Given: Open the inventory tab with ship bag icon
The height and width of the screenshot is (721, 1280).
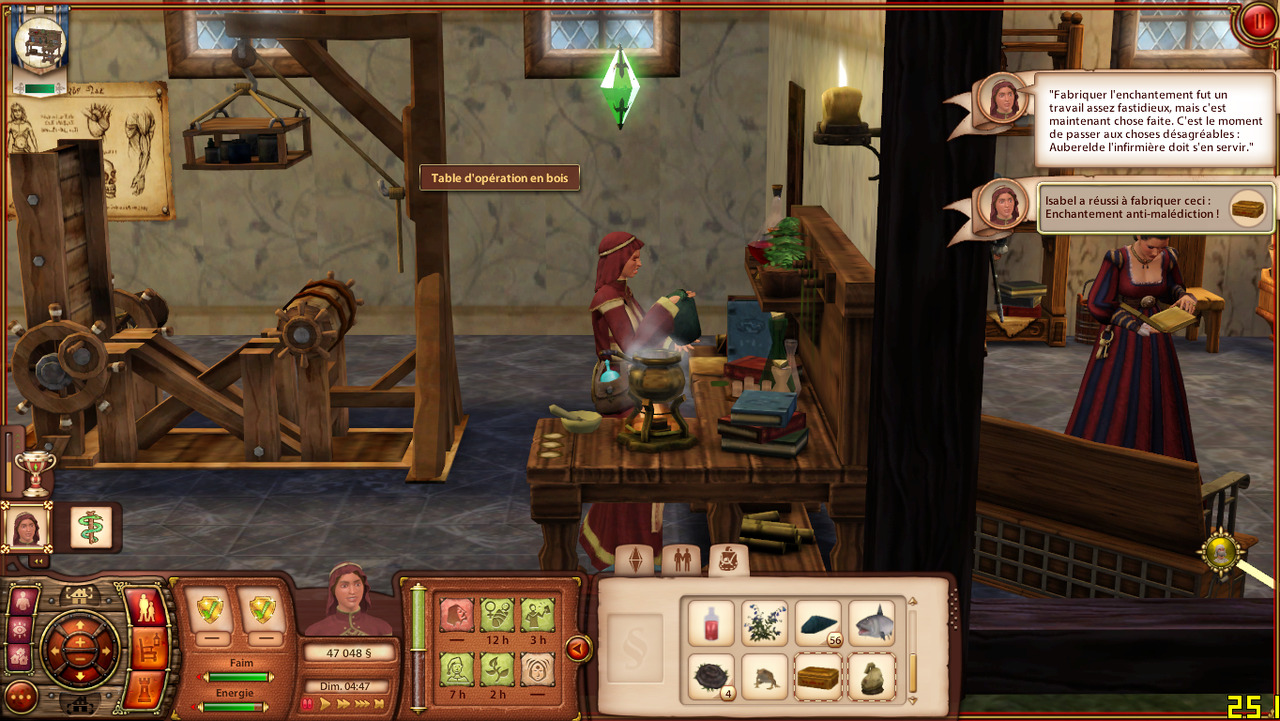Looking at the screenshot, I should pyautogui.click(x=729, y=560).
